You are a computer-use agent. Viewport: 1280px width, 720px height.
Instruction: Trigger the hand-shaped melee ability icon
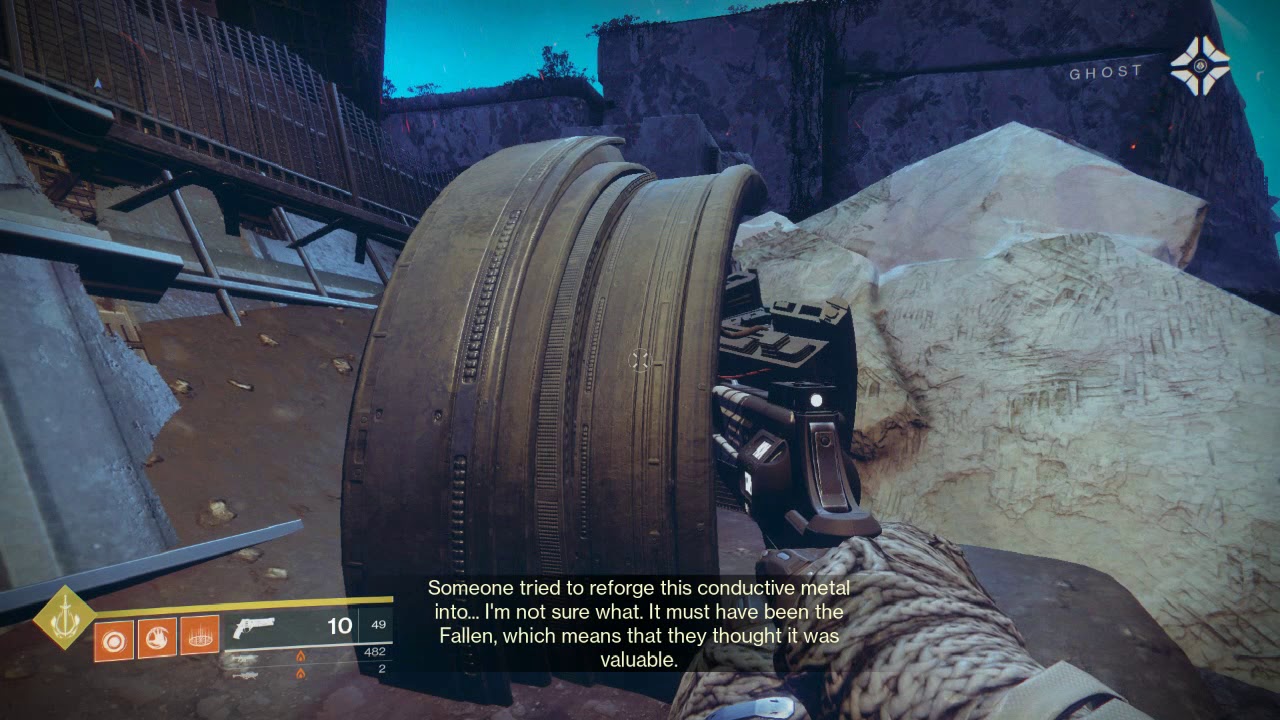[x=157, y=638]
